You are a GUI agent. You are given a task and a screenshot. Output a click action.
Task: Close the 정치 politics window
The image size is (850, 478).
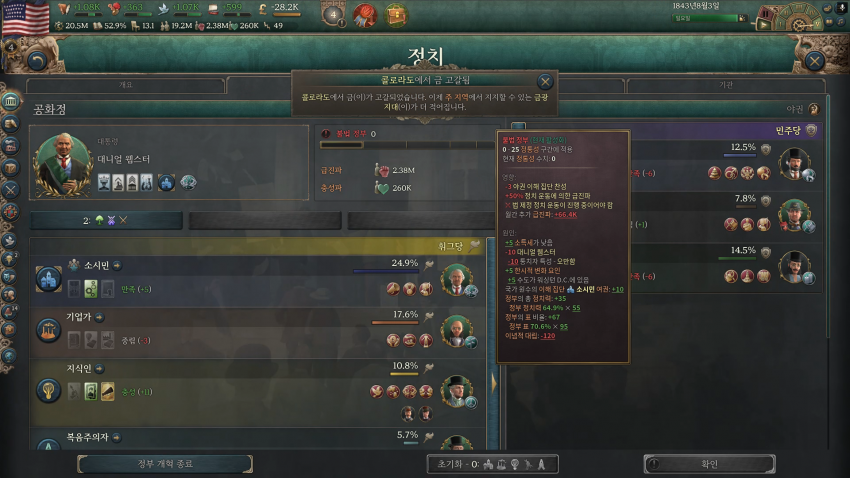coord(815,61)
